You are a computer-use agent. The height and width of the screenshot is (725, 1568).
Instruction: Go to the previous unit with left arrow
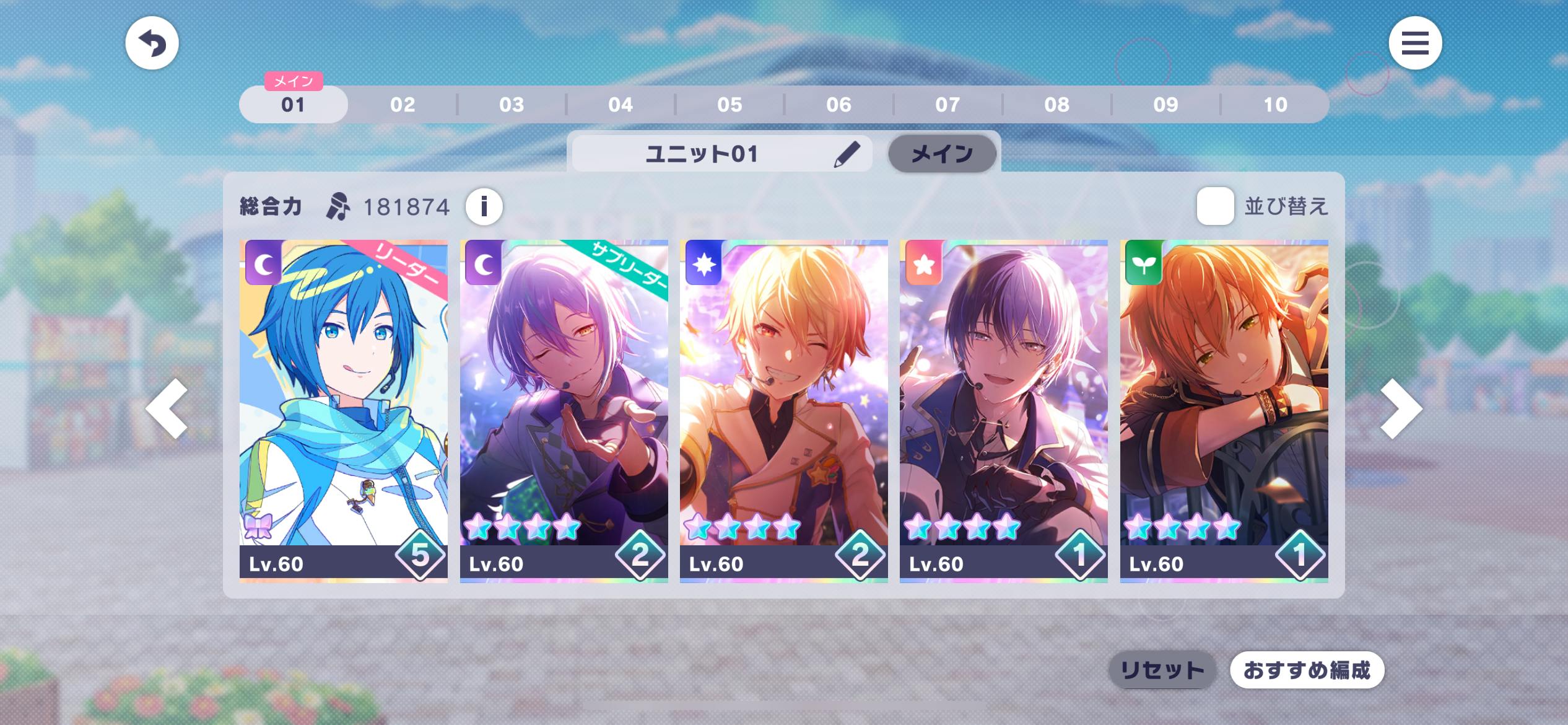point(167,409)
